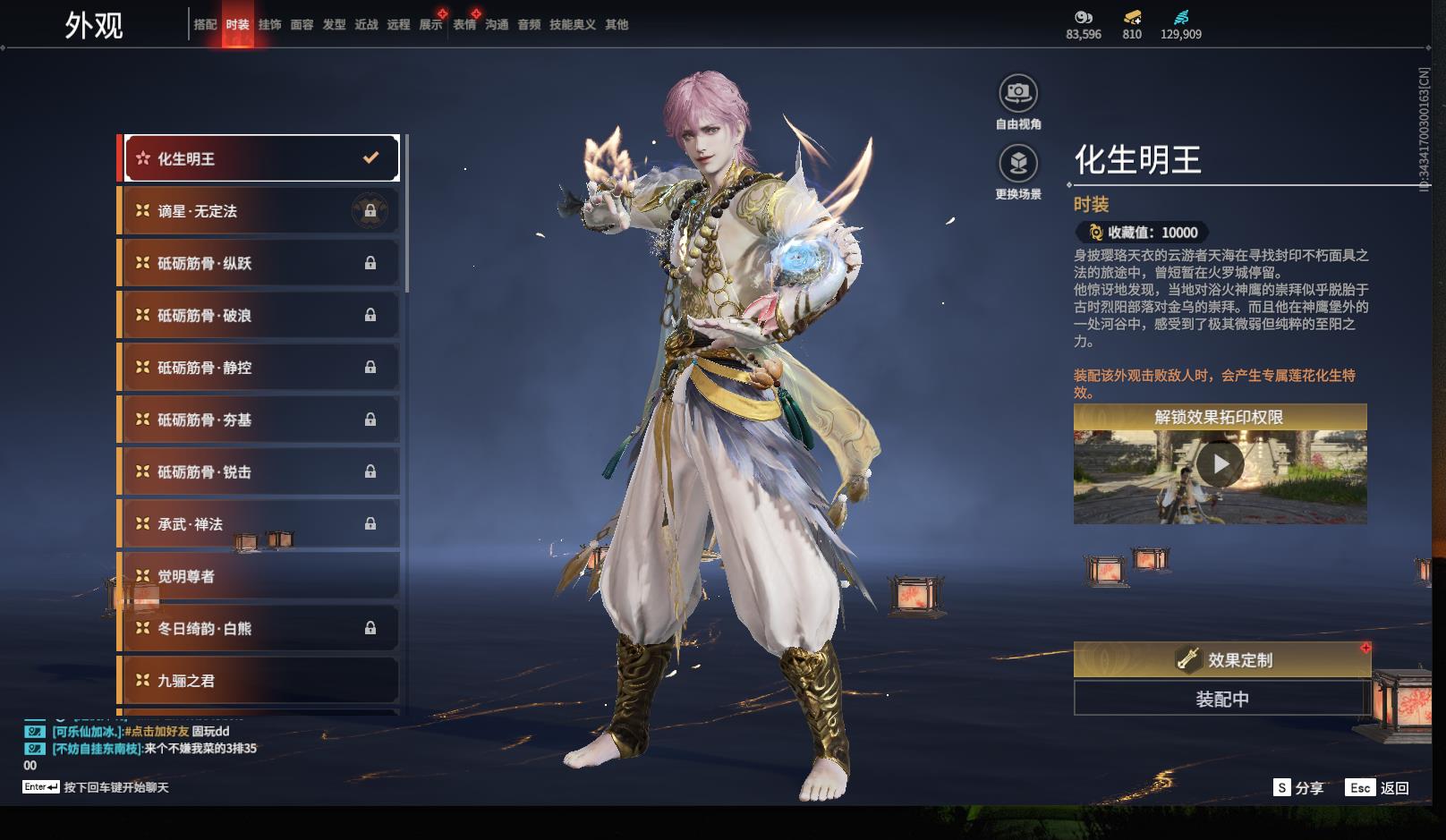Image resolution: width=1446 pixels, height=840 pixels.
Task: Click 分享 to share the outfit
Action: coord(1298,788)
